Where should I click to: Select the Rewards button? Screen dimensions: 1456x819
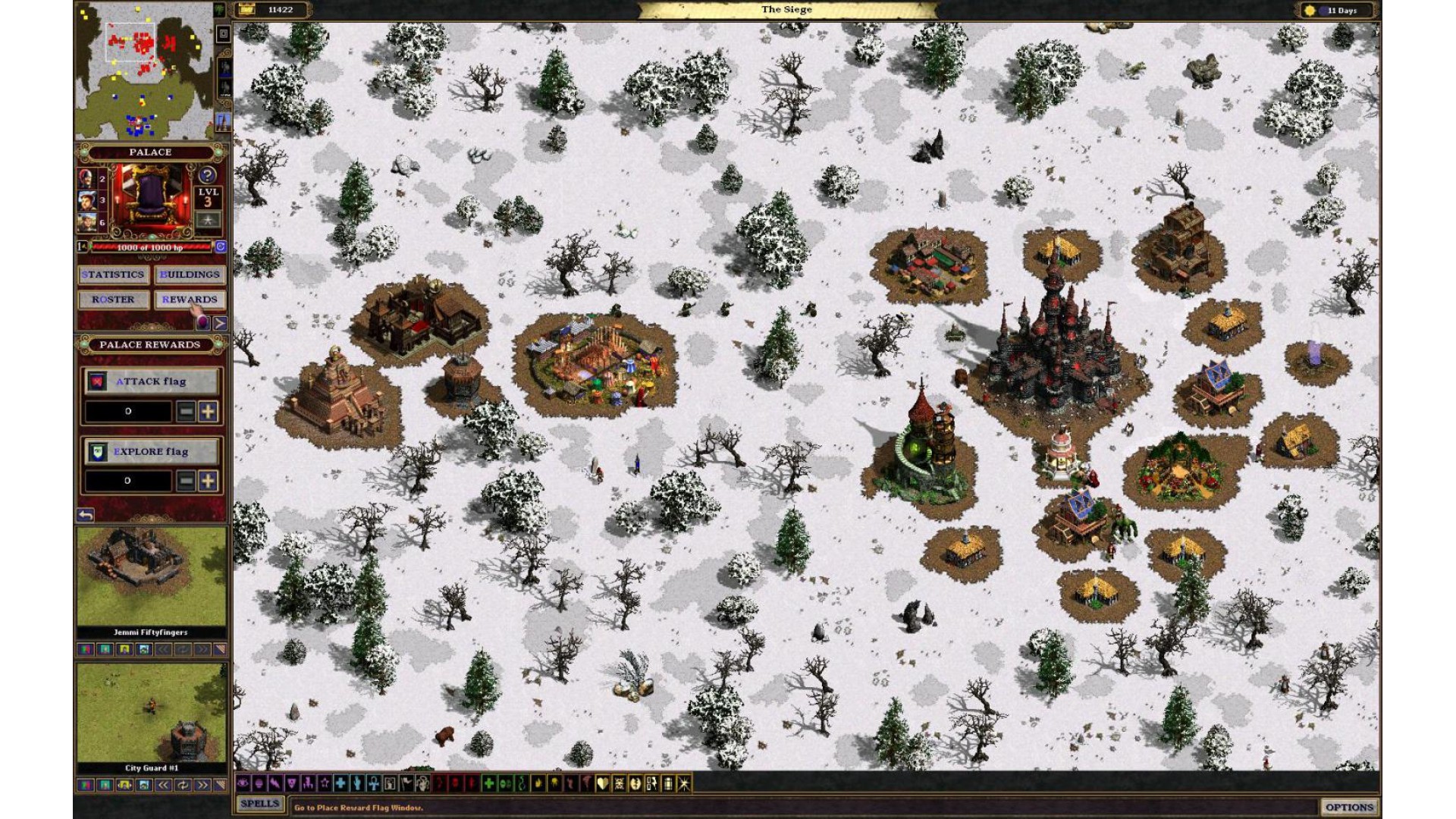pyautogui.click(x=190, y=300)
